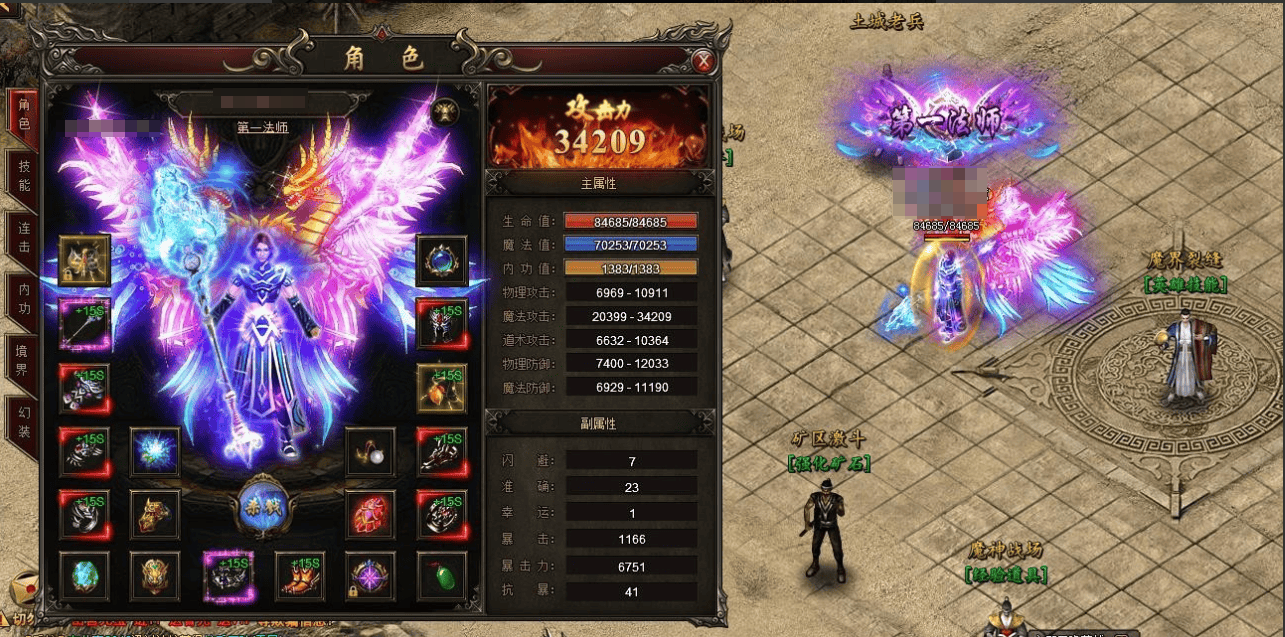Select the blue crystal burst item slot
This screenshot has width=1285, height=637.
click(x=155, y=452)
